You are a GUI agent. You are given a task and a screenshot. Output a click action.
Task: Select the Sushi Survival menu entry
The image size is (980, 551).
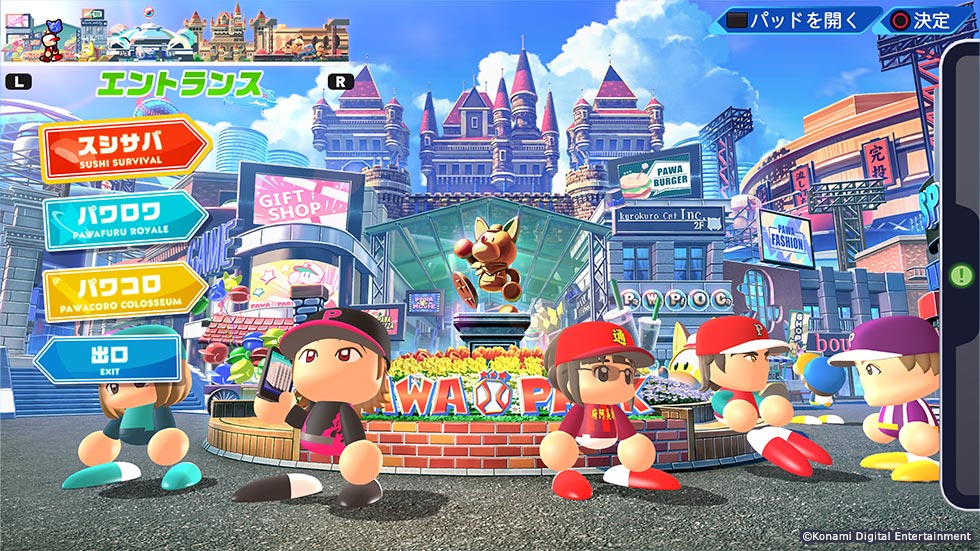click(x=121, y=148)
